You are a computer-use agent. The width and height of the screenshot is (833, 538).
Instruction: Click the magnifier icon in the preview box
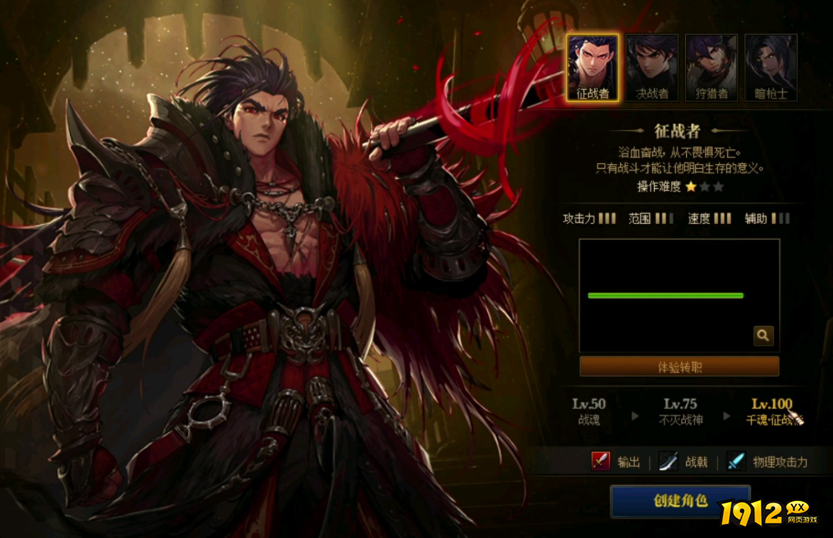pos(763,336)
